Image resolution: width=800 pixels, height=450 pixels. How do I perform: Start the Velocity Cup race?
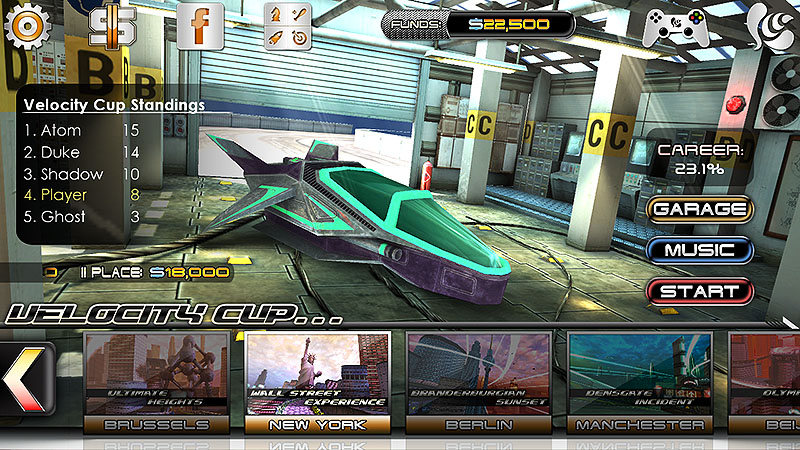click(x=699, y=292)
